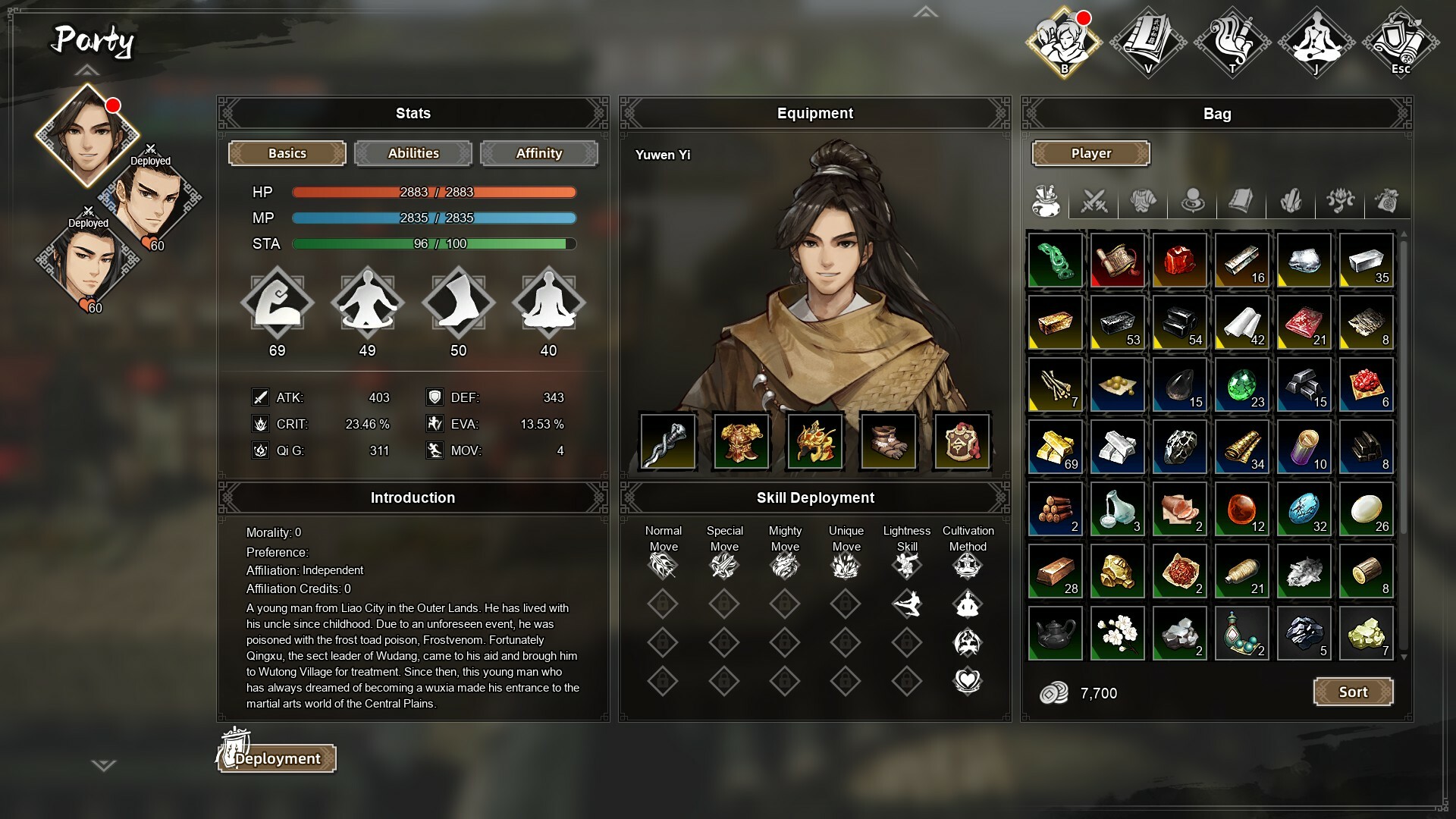Click the Esc system menu icon
1456x819 pixels.
[1400, 42]
